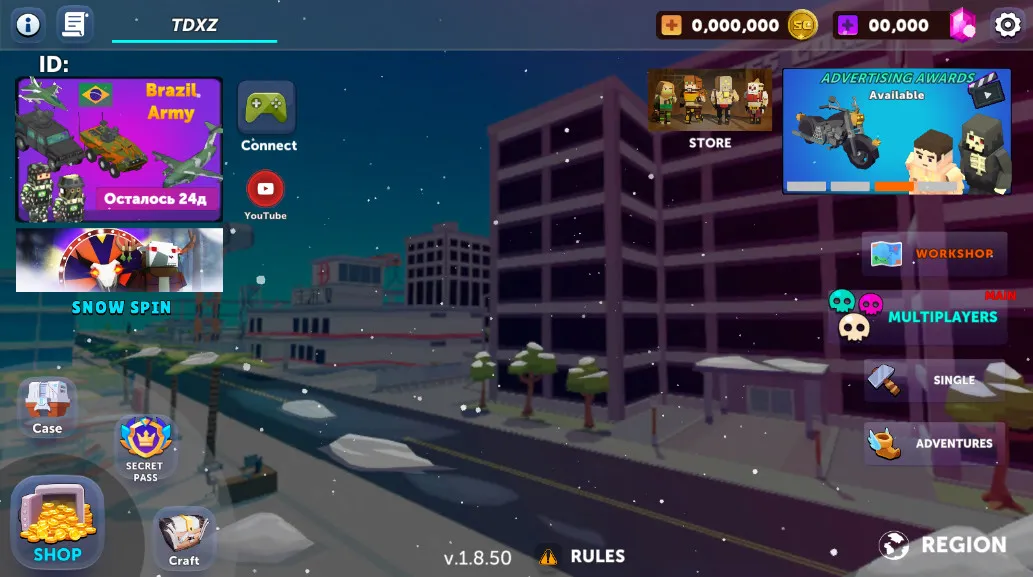Viewport: 1033px width, 577px height.
Task: Open the Secret Pass
Action: [145, 445]
